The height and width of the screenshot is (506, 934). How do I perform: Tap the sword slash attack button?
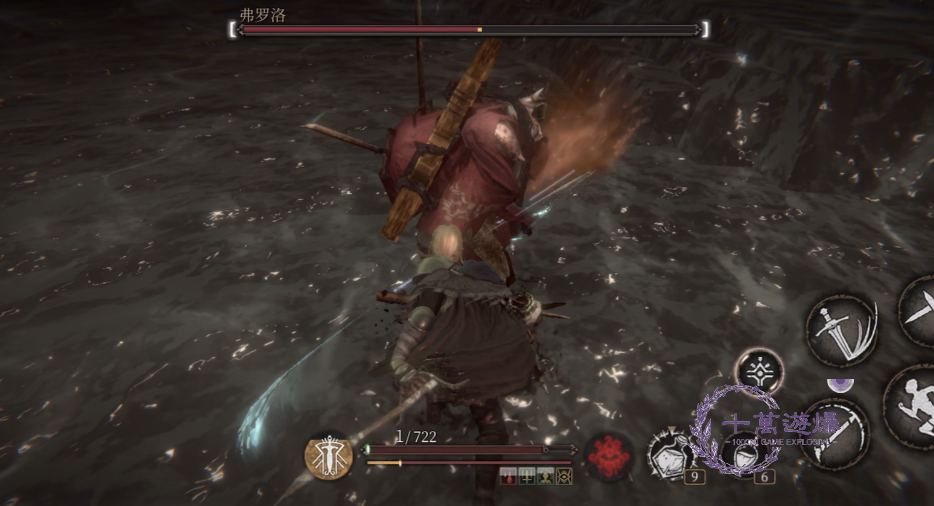(842, 330)
